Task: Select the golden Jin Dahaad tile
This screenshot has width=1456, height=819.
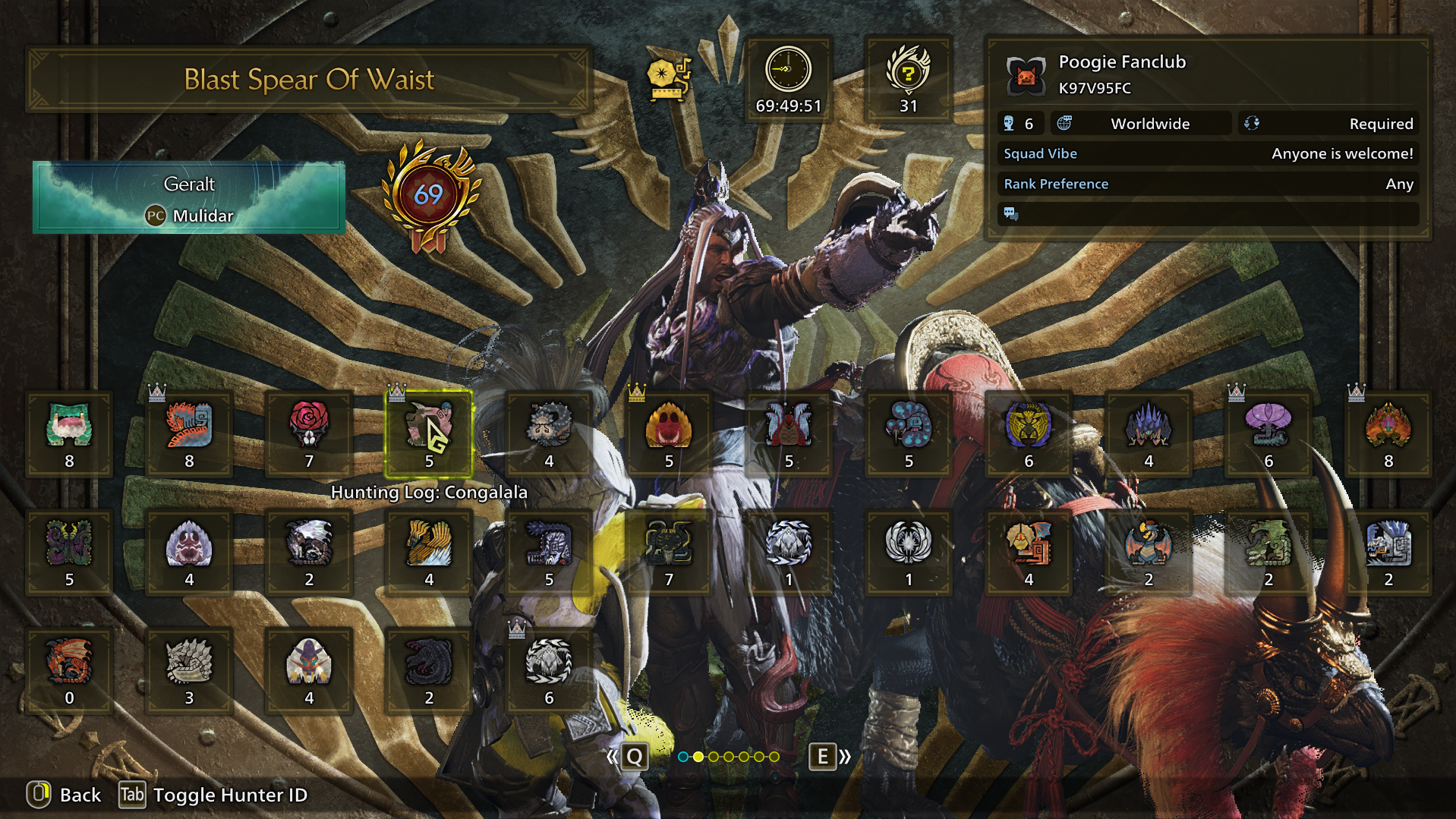Action: pyautogui.click(x=429, y=552)
